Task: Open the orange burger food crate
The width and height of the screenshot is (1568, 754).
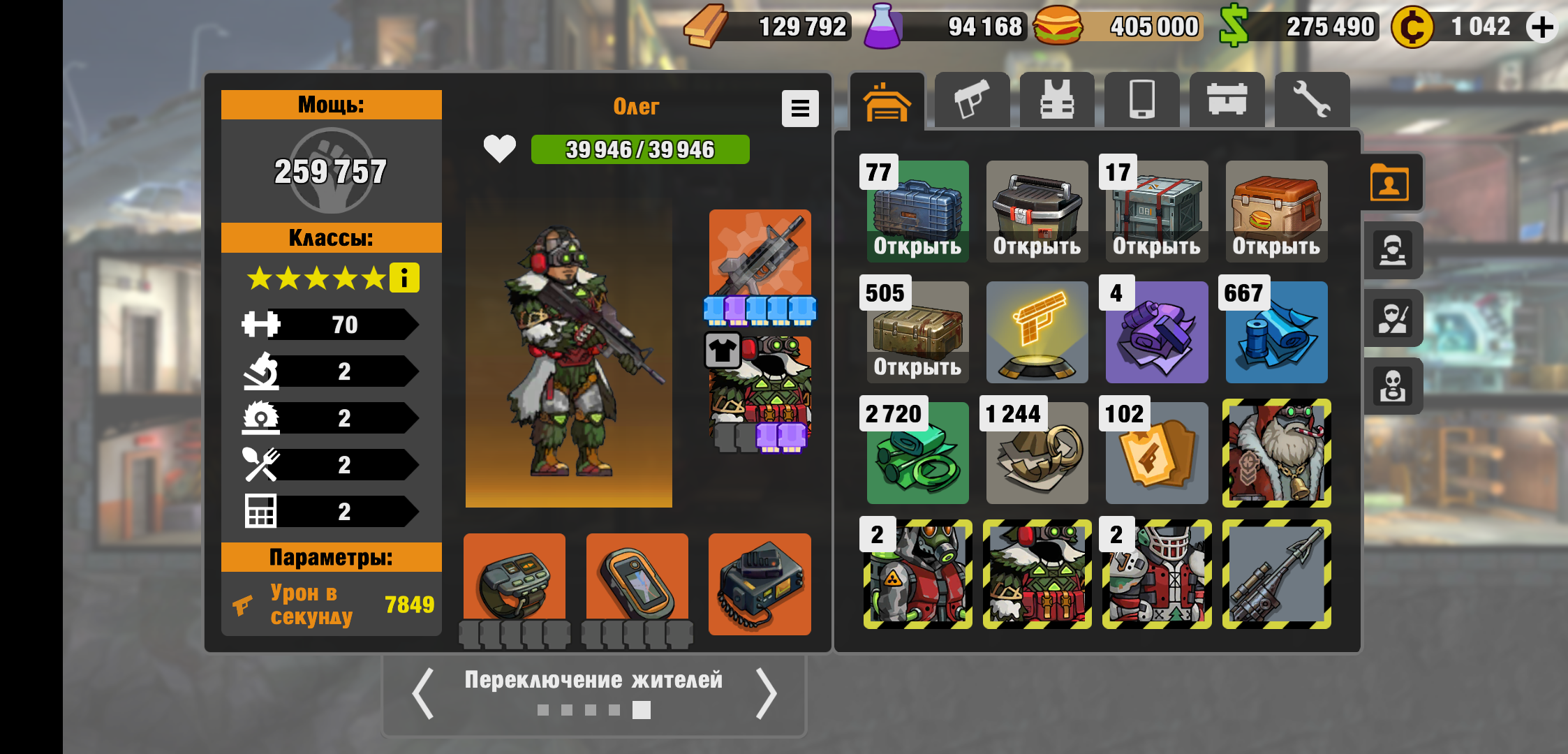Action: (1276, 212)
